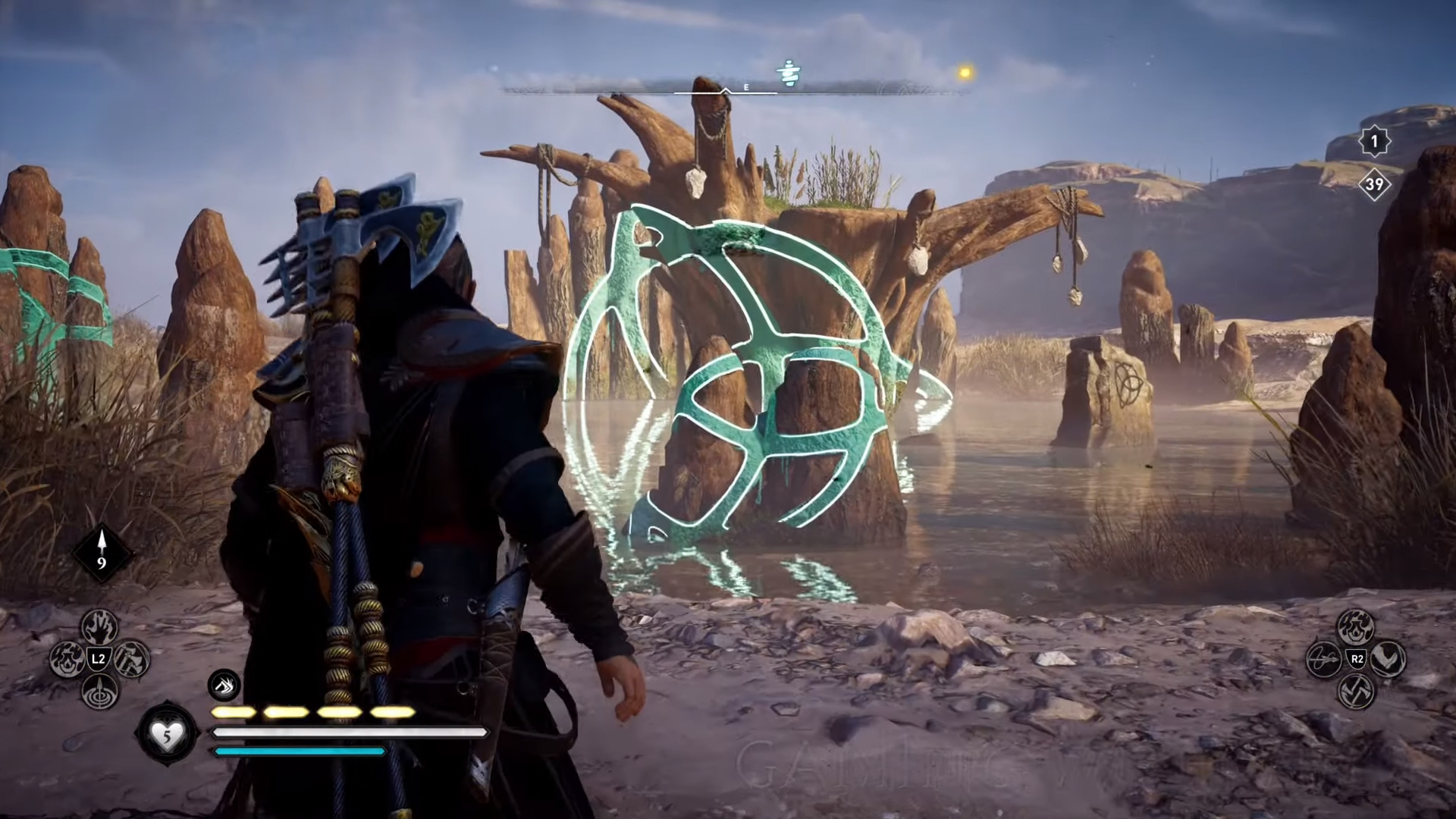Click the East direction marker on the compass

point(745,87)
